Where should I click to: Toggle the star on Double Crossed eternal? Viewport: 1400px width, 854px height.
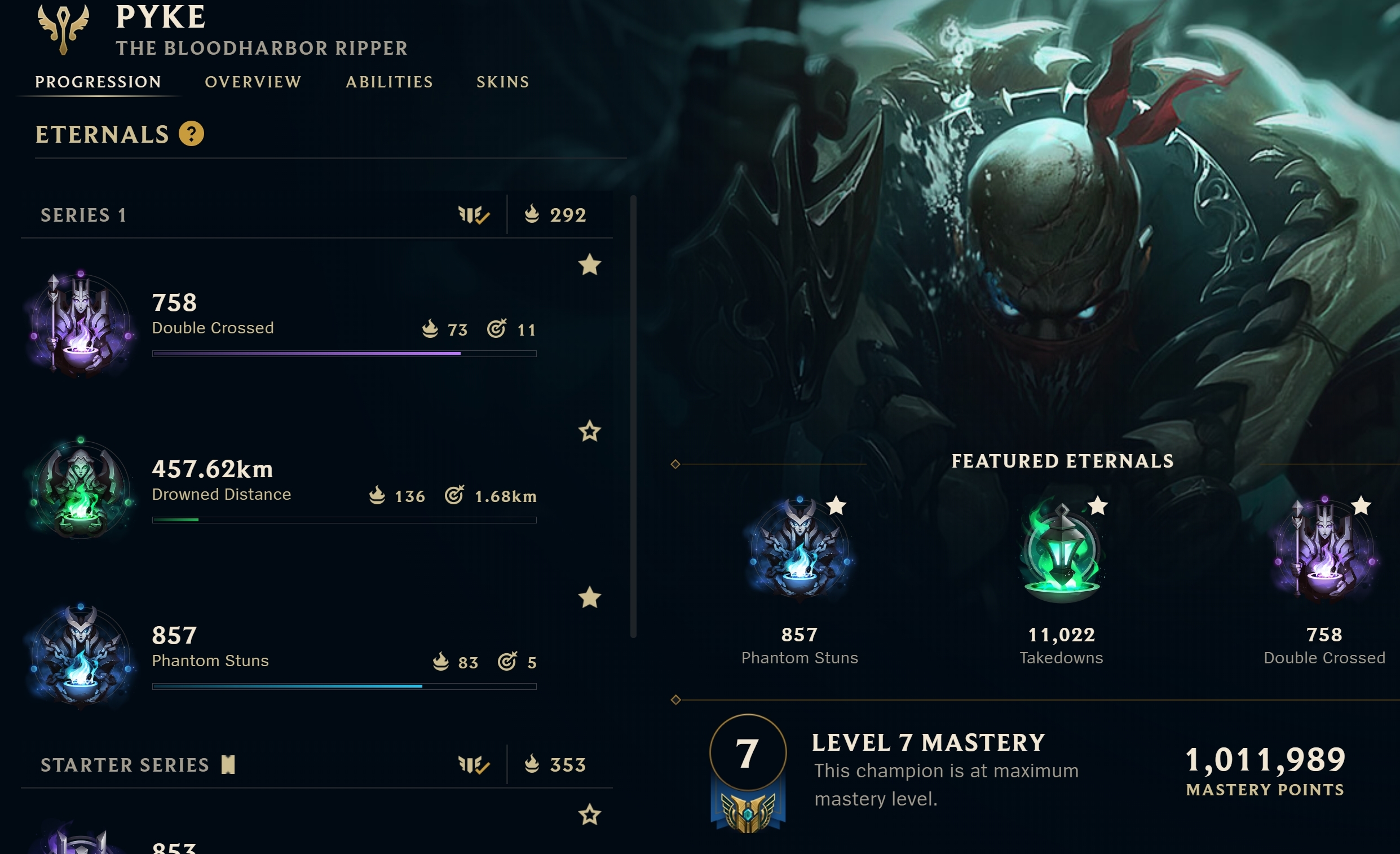point(590,266)
